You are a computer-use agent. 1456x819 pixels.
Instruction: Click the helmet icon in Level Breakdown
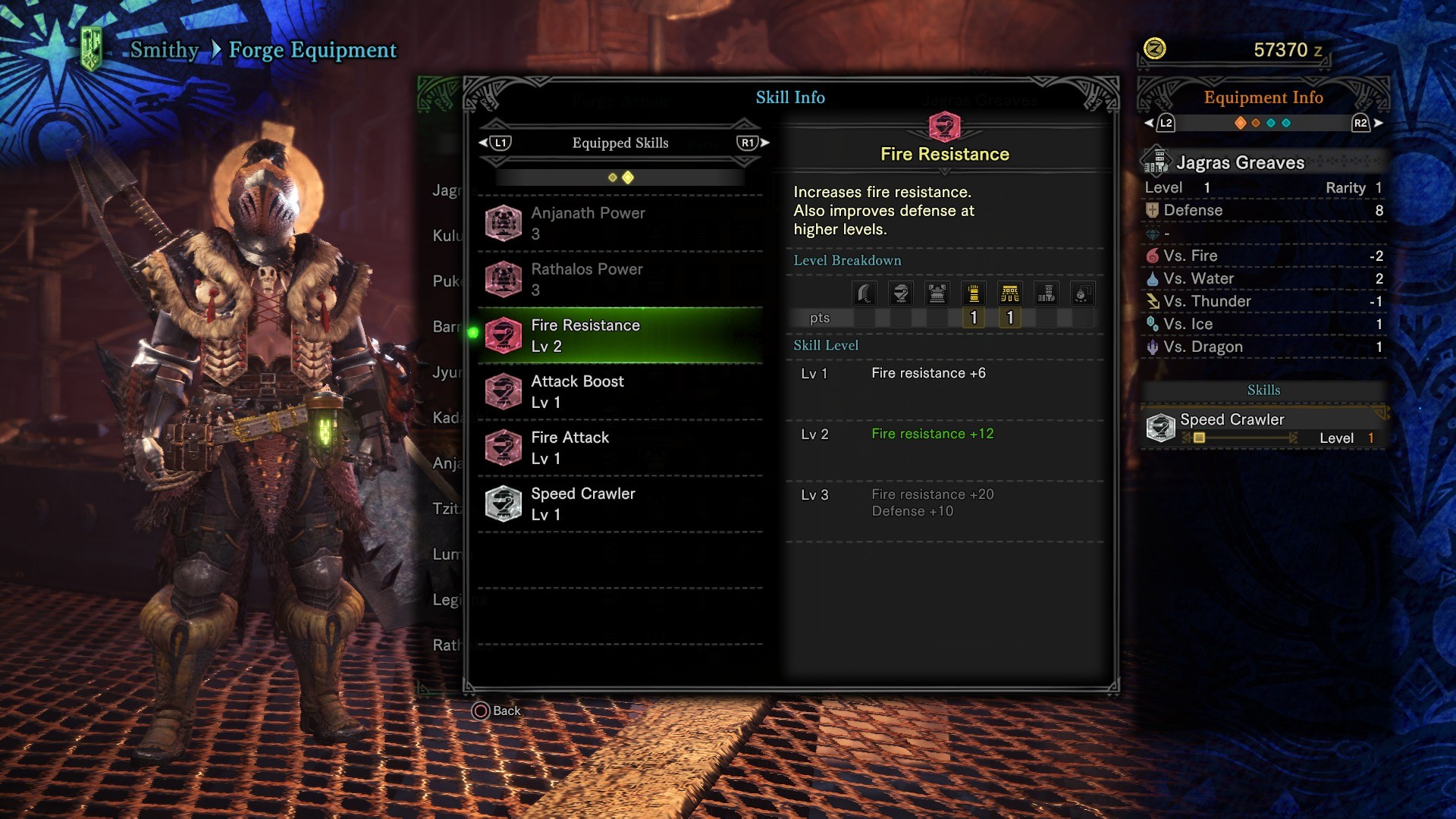[900, 293]
